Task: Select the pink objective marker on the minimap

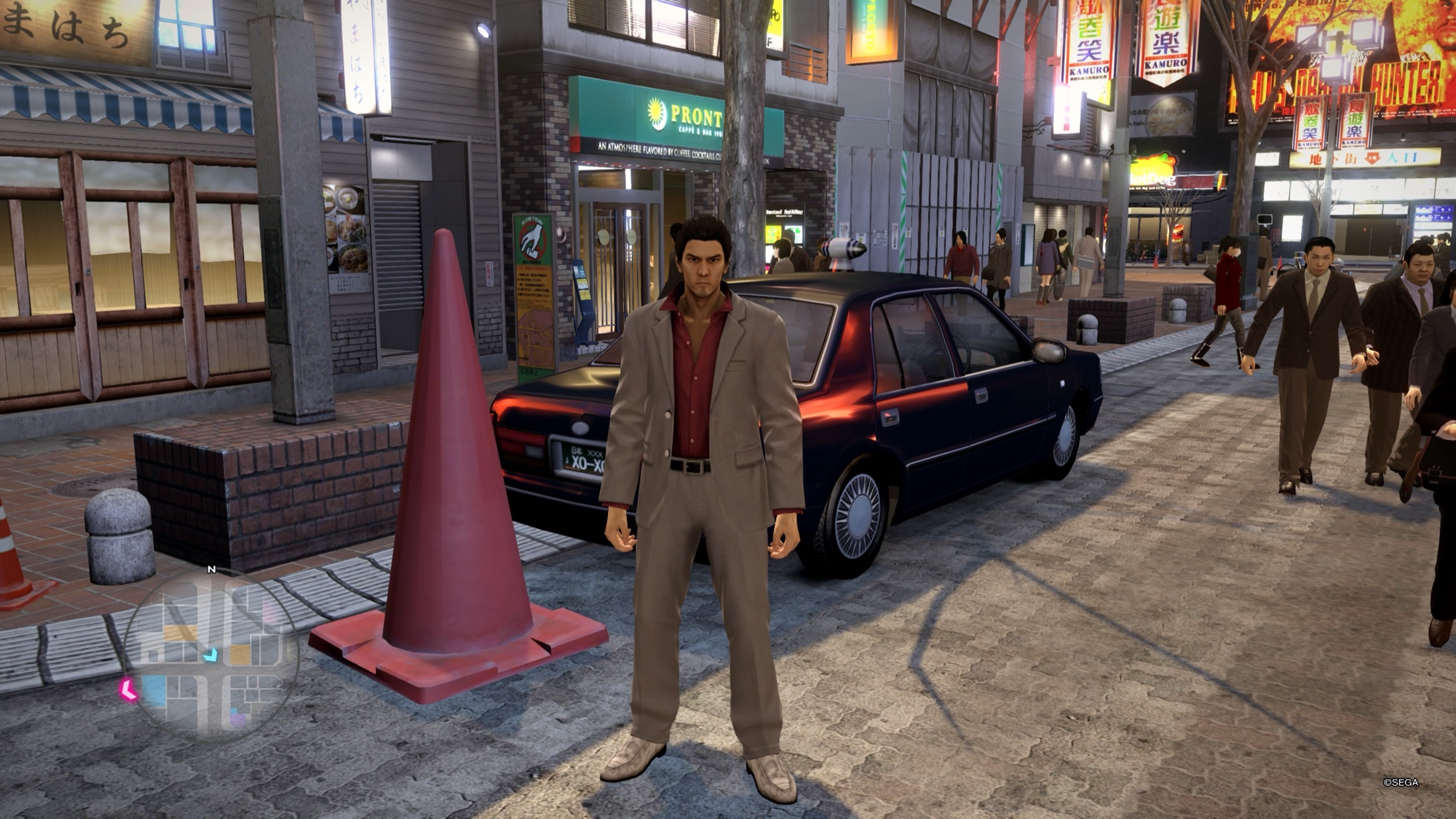Action: pyautogui.click(x=129, y=689)
